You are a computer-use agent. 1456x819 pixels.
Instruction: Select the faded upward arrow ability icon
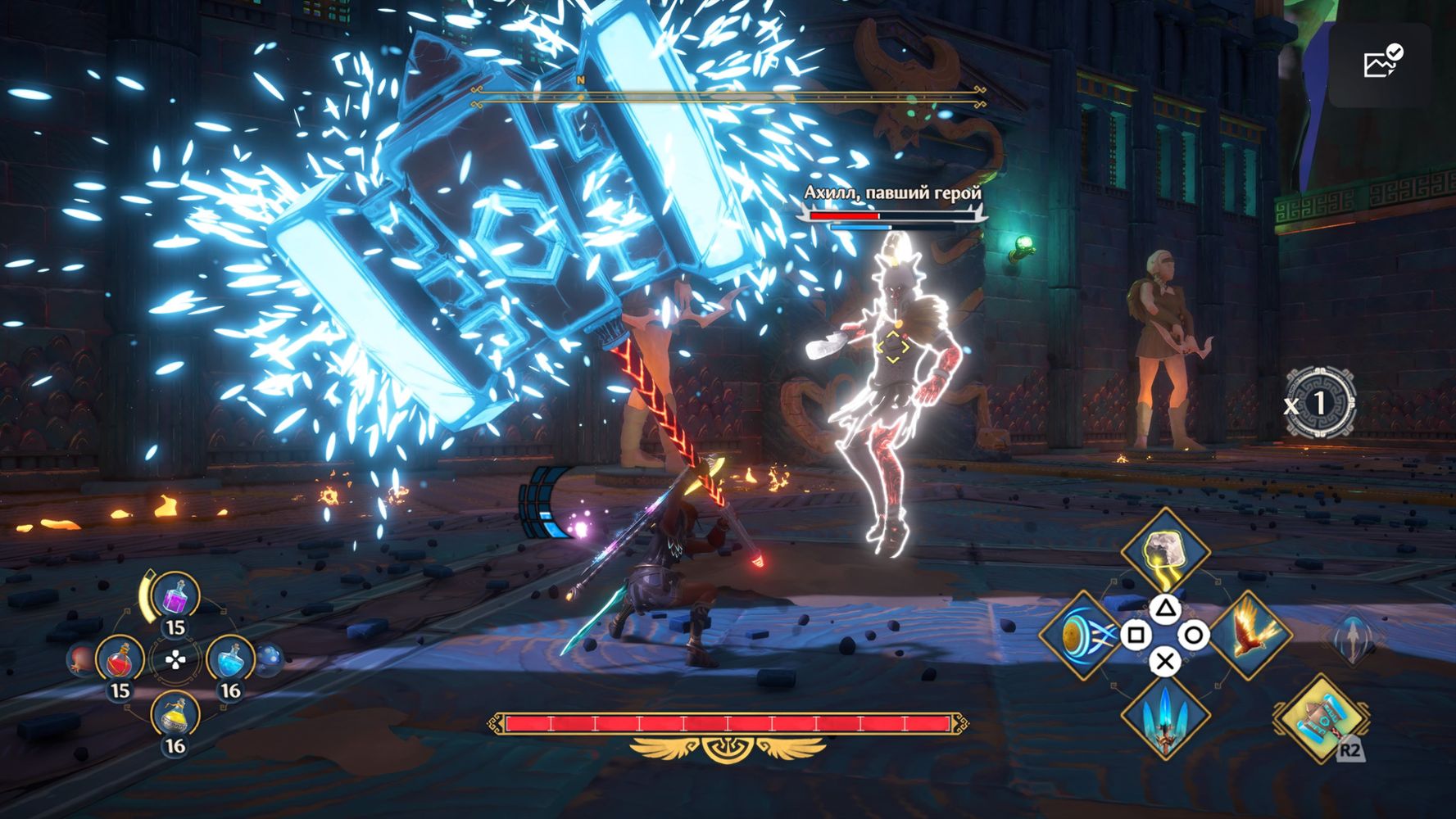[1354, 639]
